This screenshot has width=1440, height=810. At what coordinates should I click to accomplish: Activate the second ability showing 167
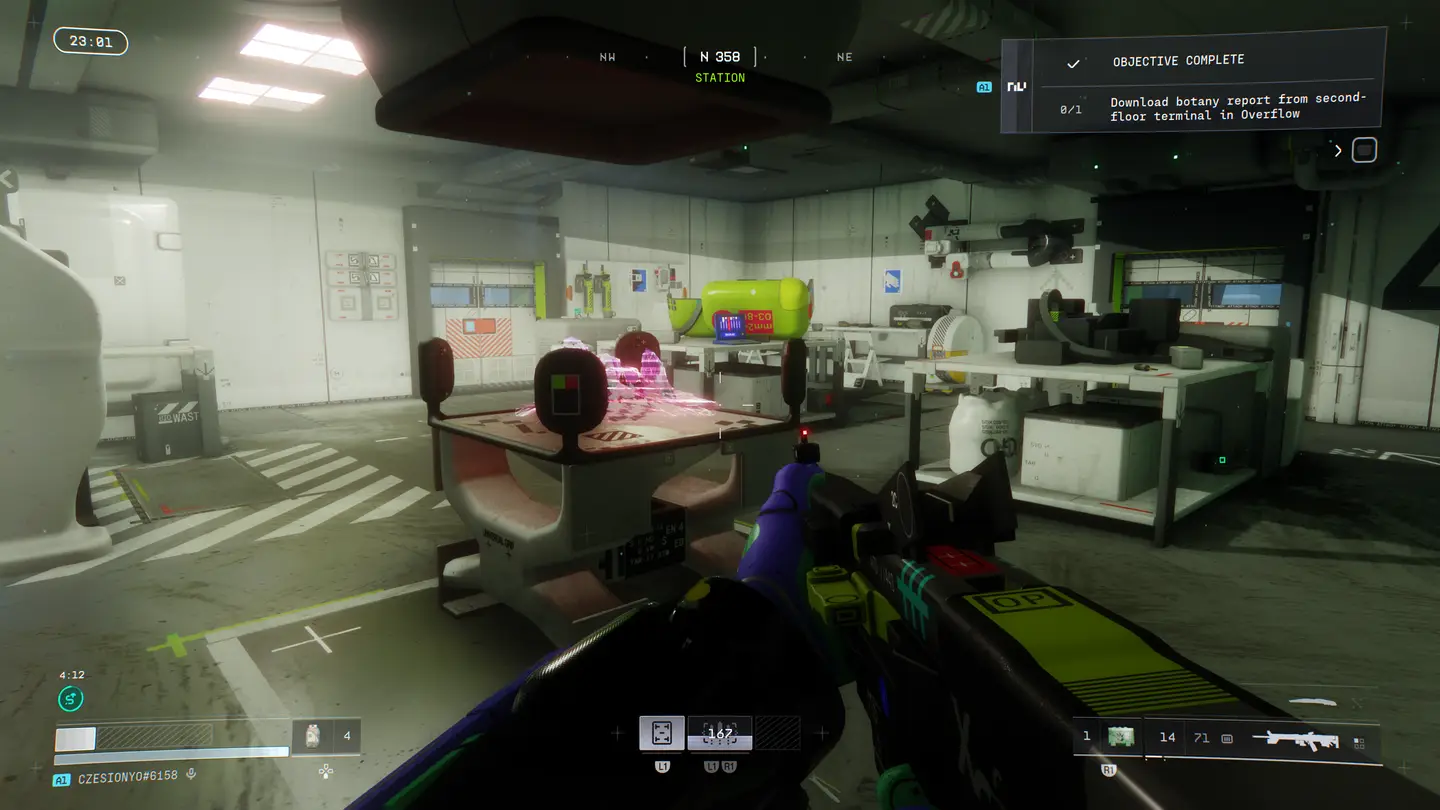point(720,733)
